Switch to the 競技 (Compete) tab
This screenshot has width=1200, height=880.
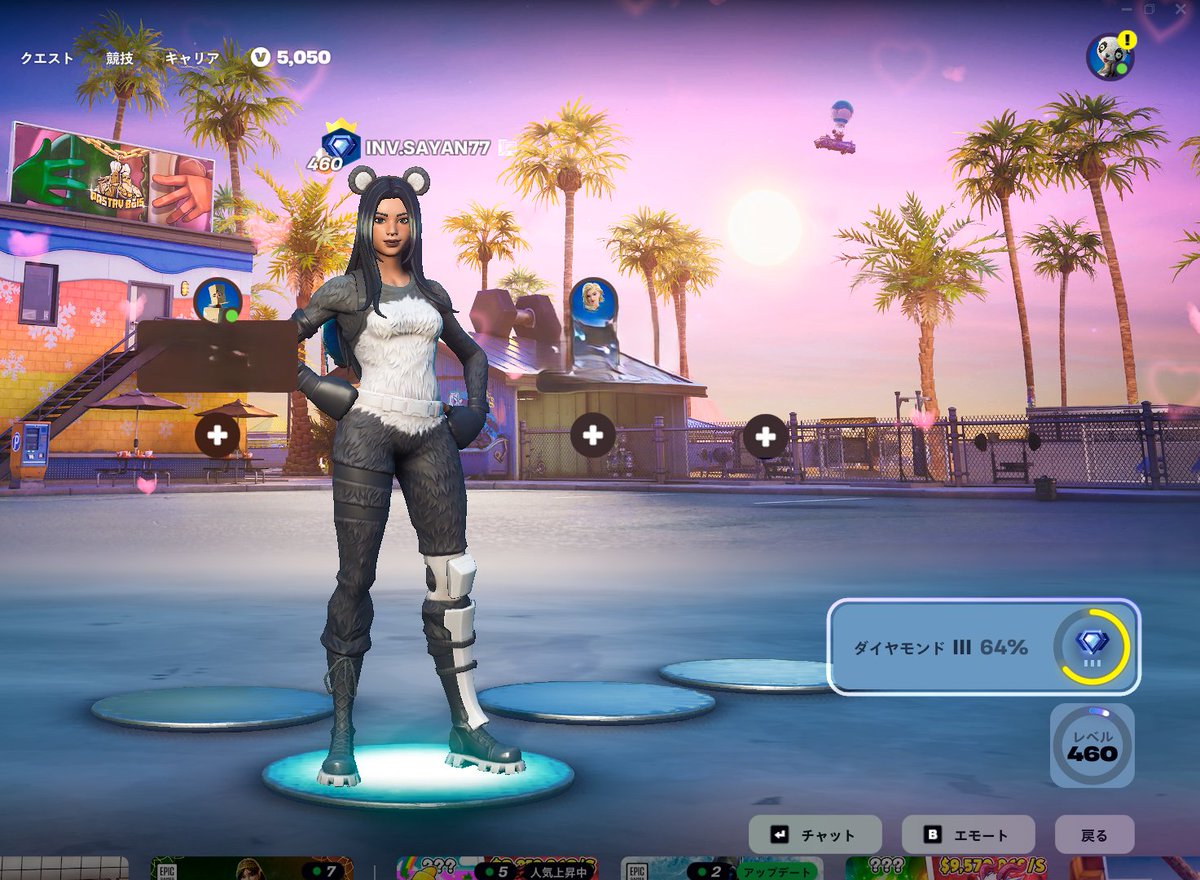click(x=120, y=58)
